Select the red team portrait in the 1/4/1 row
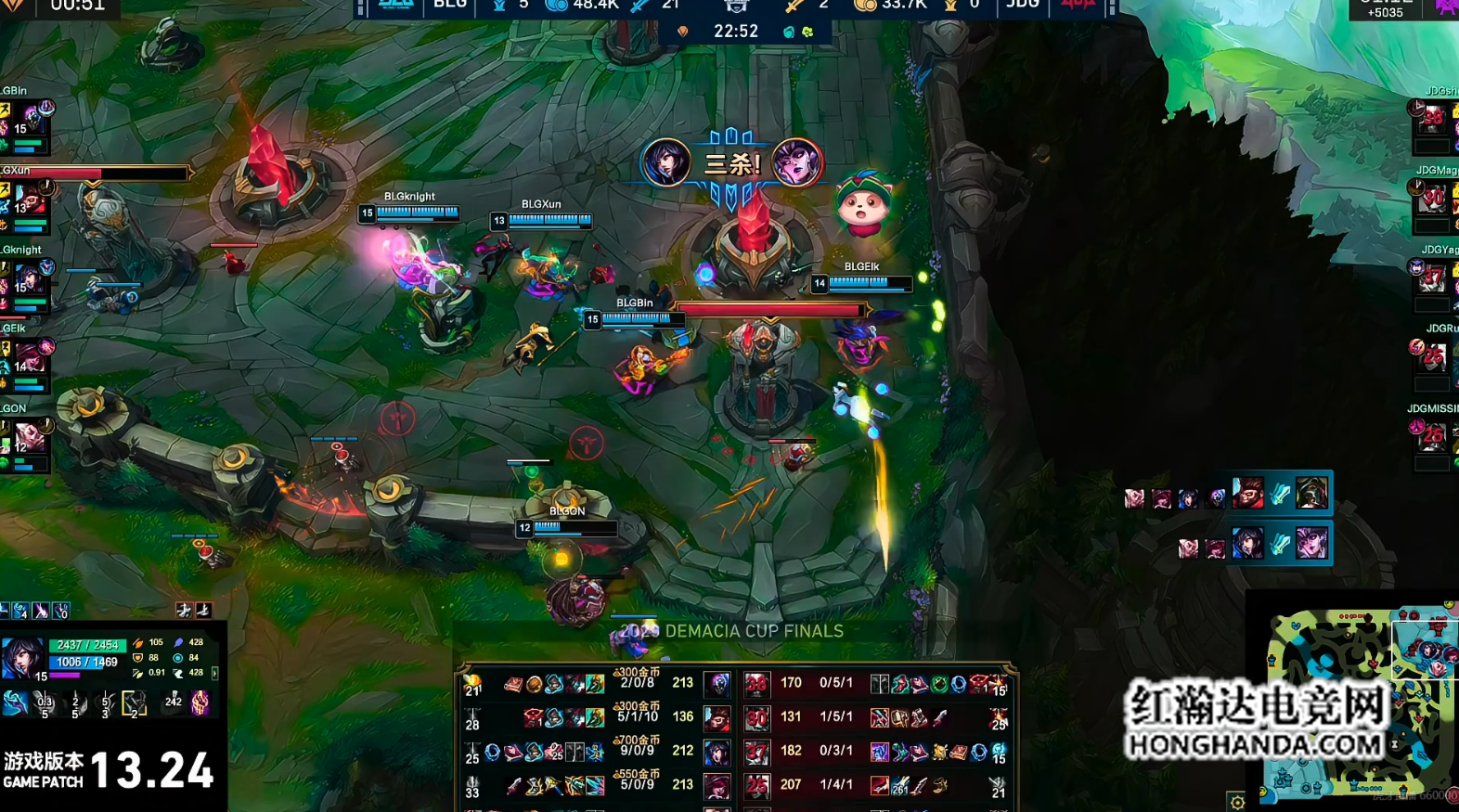 pyautogui.click(x=757, y=786)
